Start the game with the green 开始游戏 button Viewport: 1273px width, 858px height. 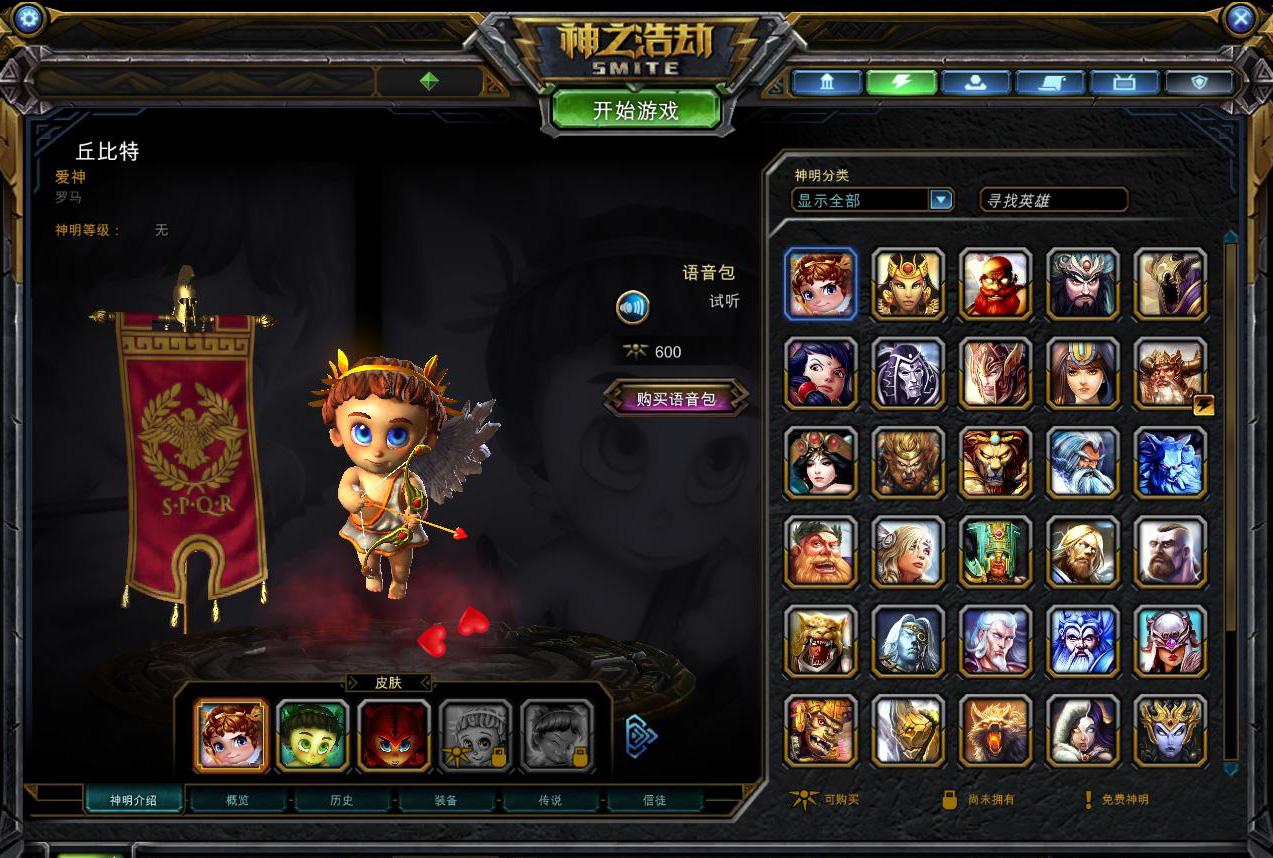[636, 111]
